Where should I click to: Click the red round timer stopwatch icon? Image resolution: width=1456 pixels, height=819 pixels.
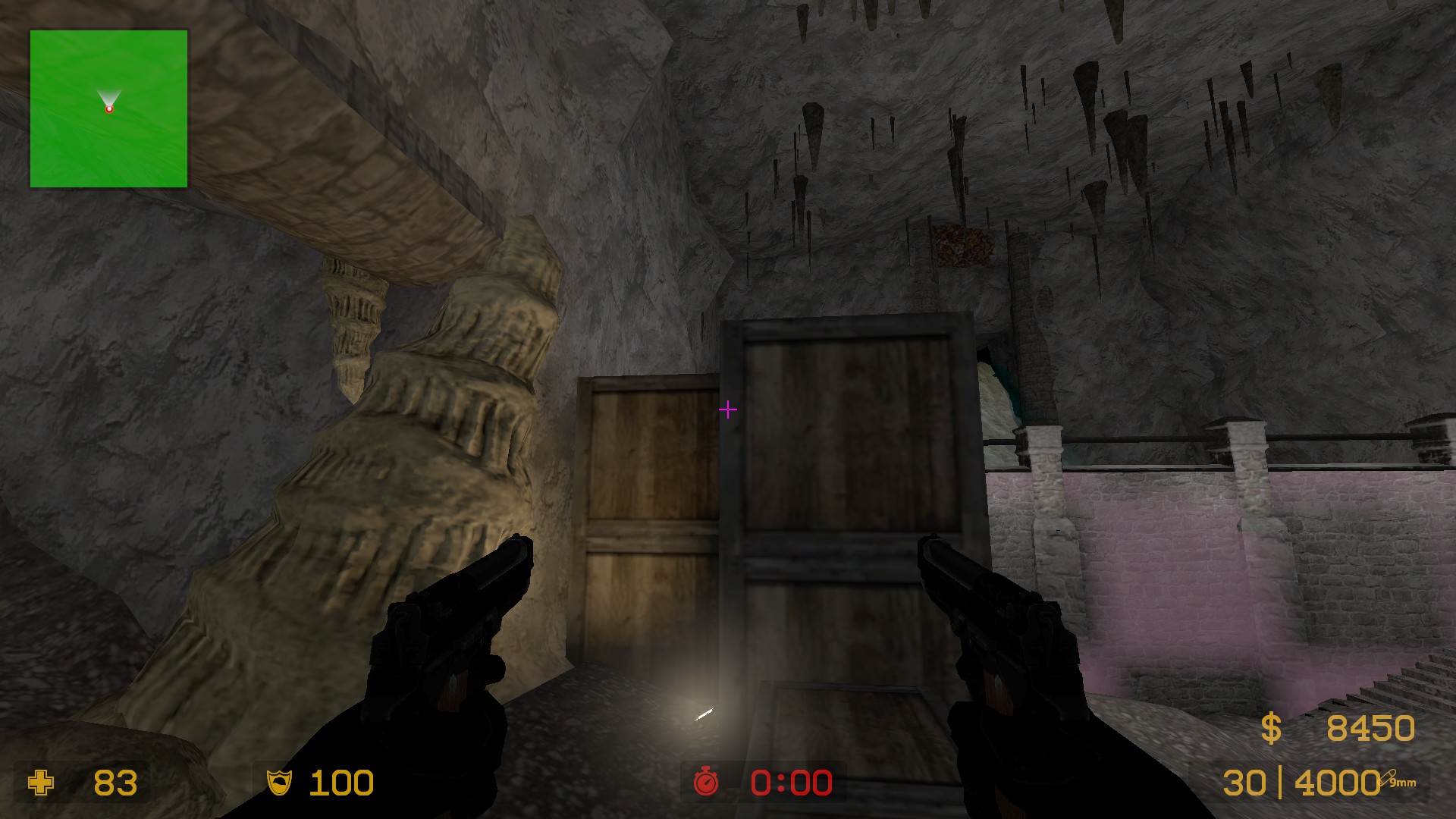tap(705, 781)
